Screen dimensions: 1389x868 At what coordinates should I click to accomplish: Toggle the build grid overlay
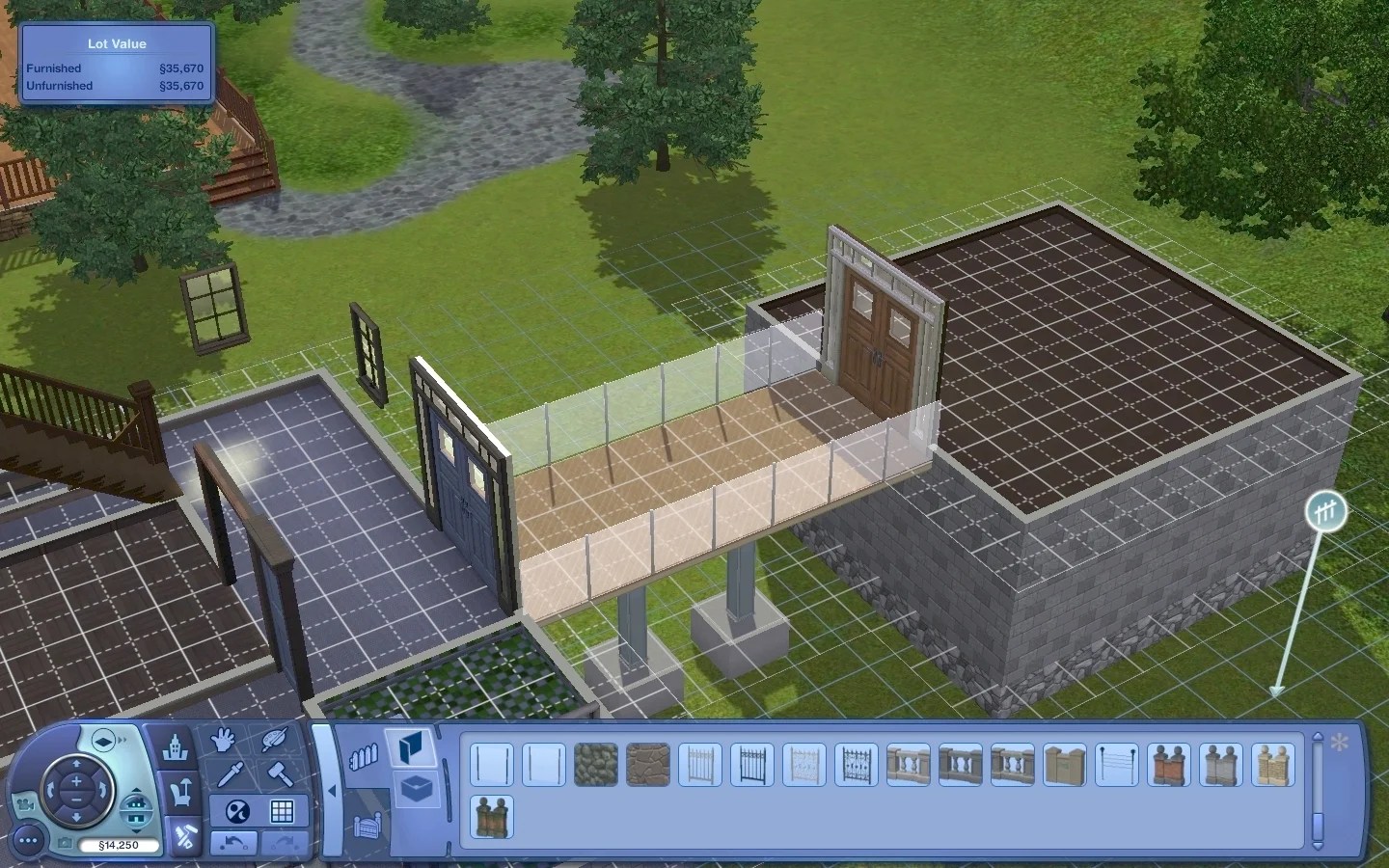(284, 810)
